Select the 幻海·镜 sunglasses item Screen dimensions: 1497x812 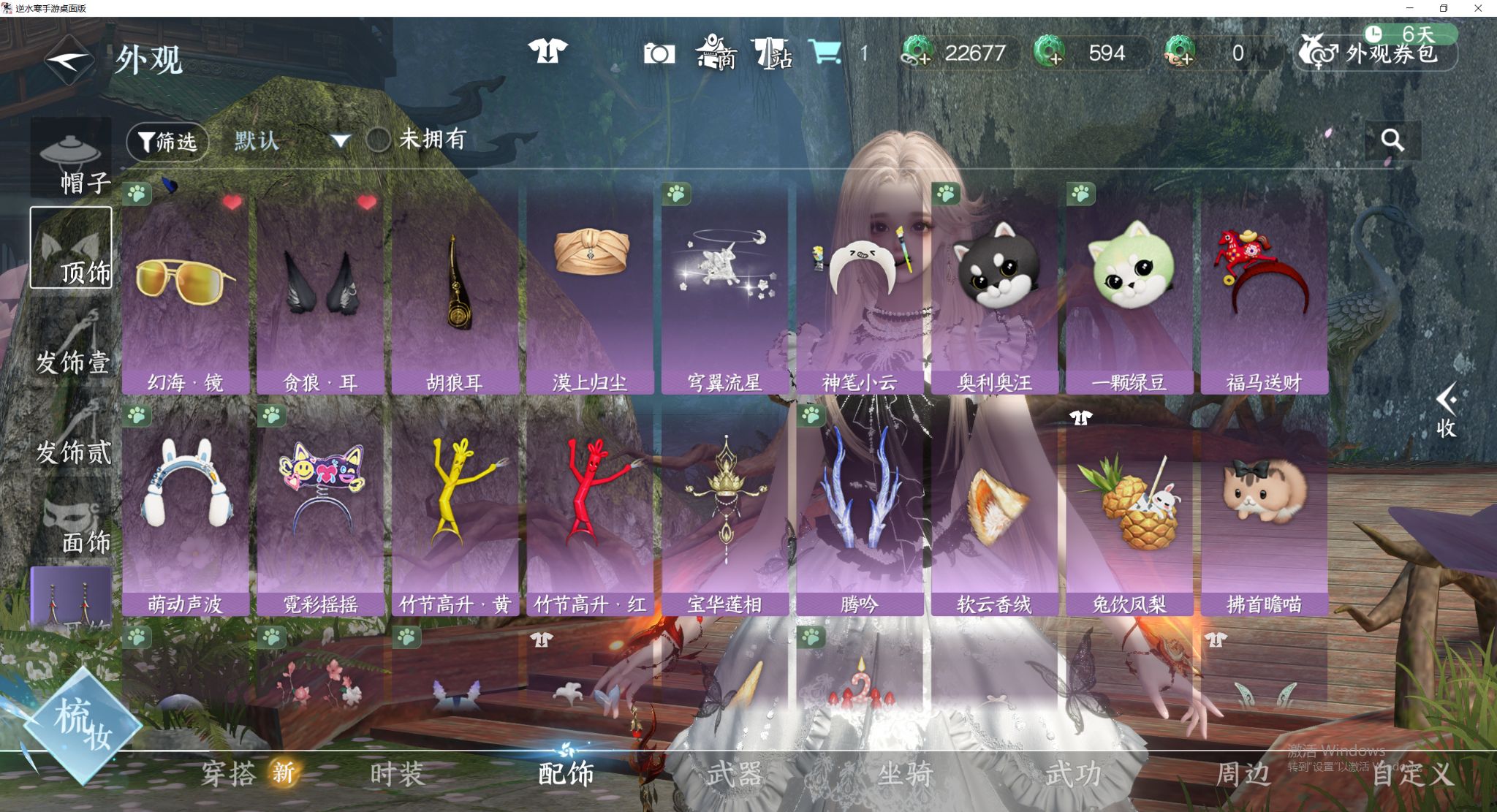186,292
